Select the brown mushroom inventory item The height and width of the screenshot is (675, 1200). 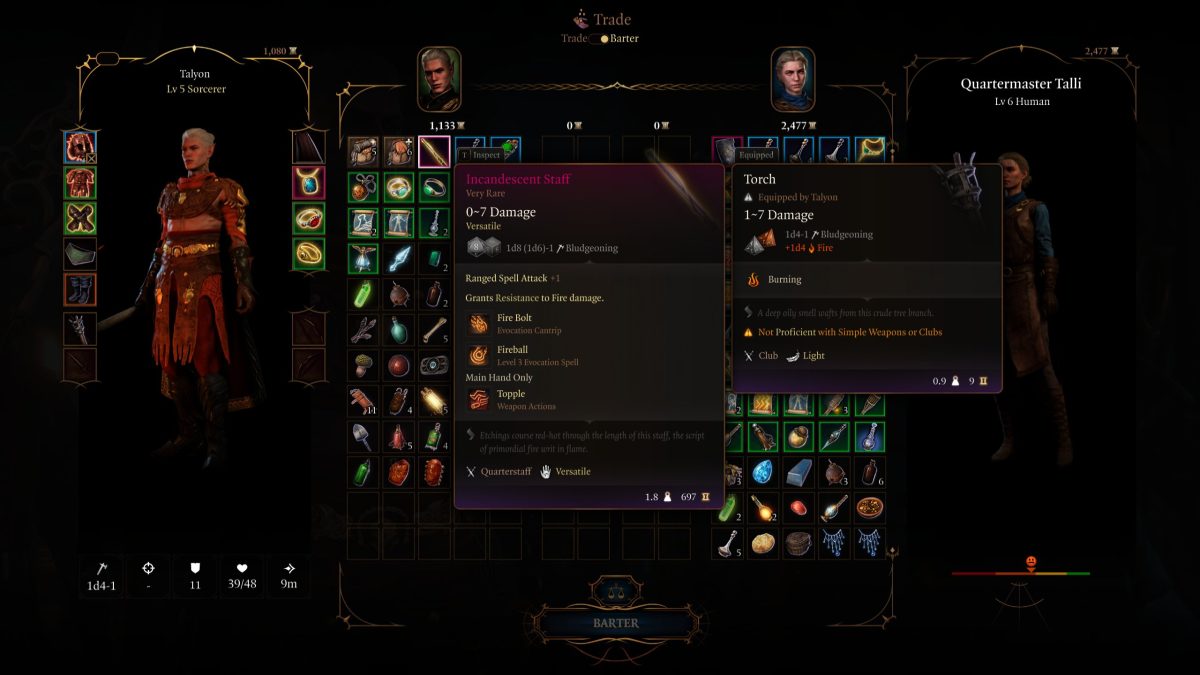pyautogui.click(x=362, y=365)
